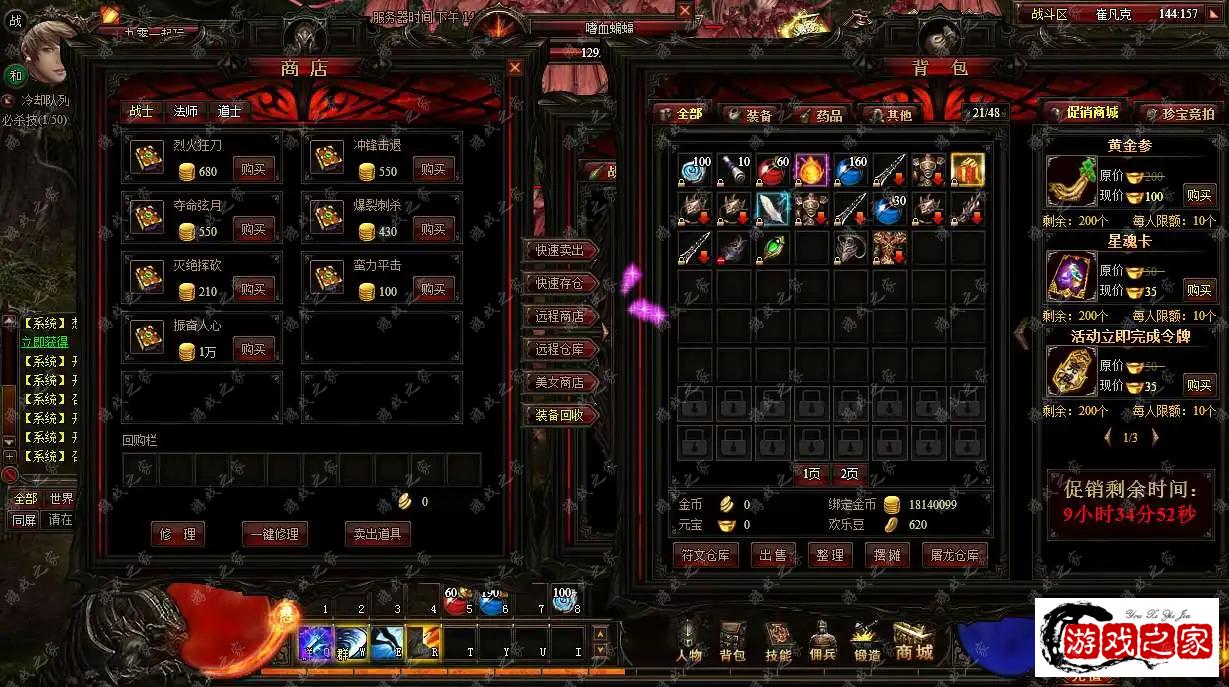Open the 远程仓库 remote warehouse
This screenshot has height=687, width=1229.
coord(560,349)
